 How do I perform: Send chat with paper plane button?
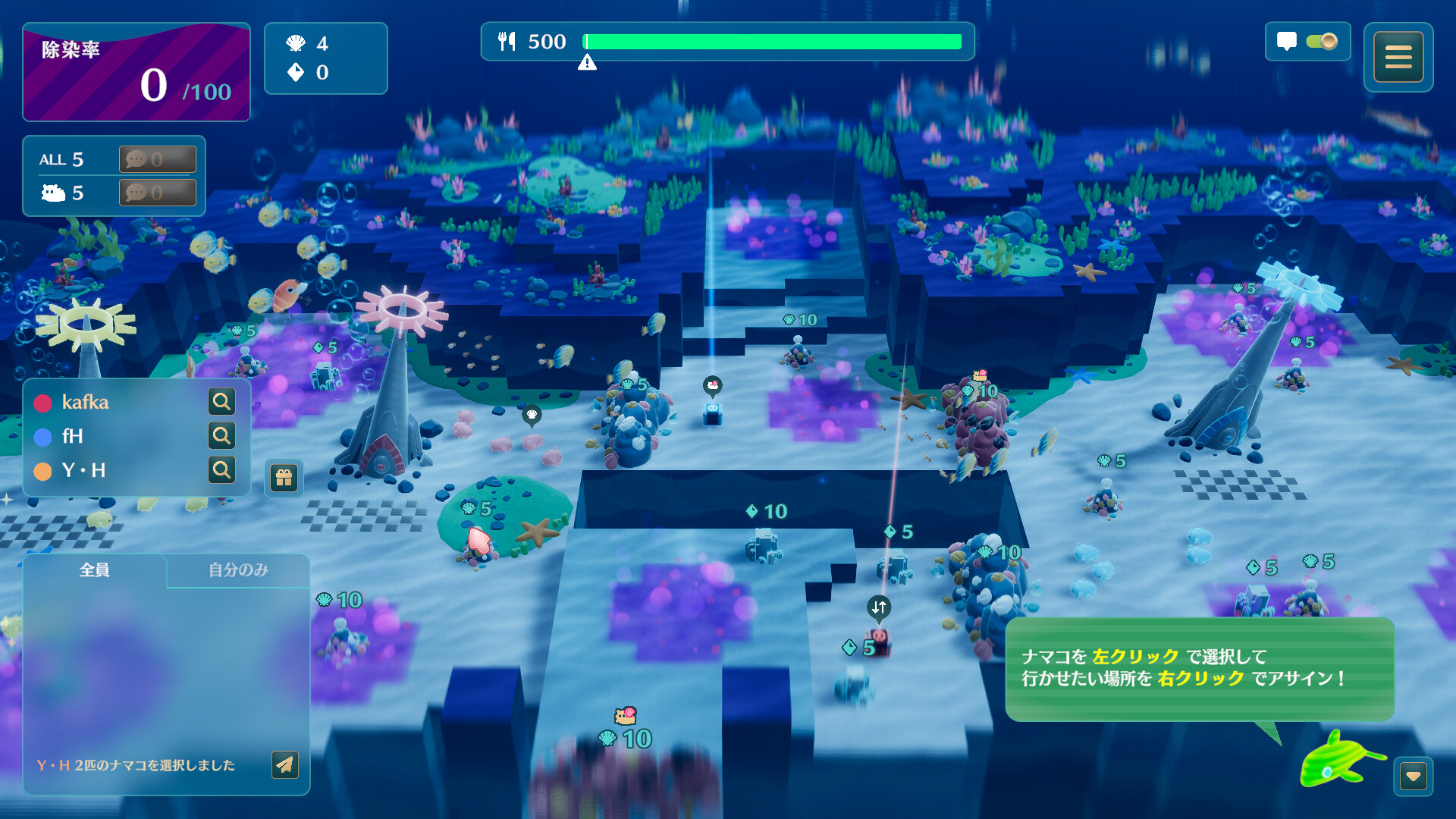[x=284, y=764]
